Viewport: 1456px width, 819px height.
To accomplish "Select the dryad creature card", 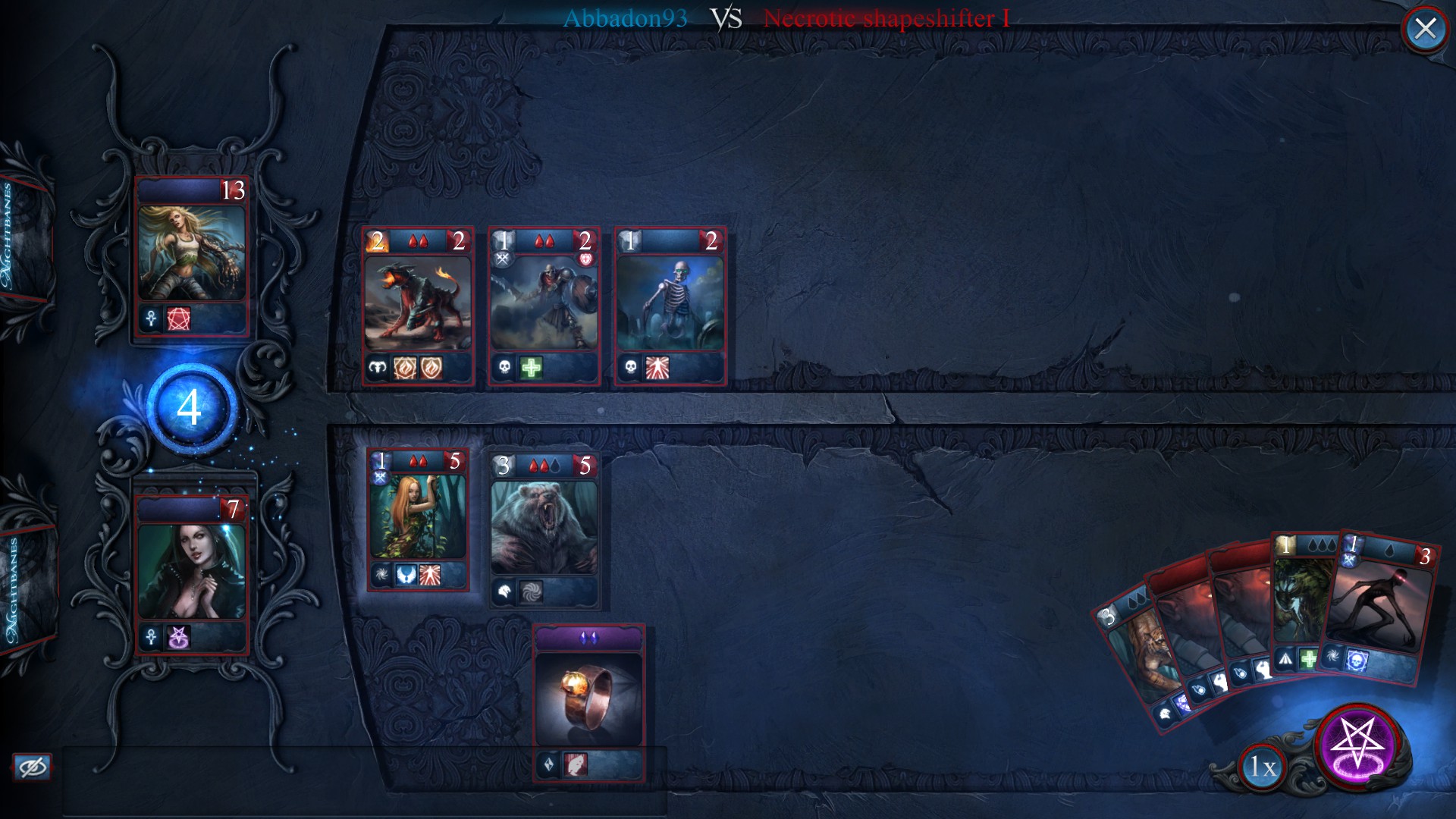I will click(x=418, y=519).
